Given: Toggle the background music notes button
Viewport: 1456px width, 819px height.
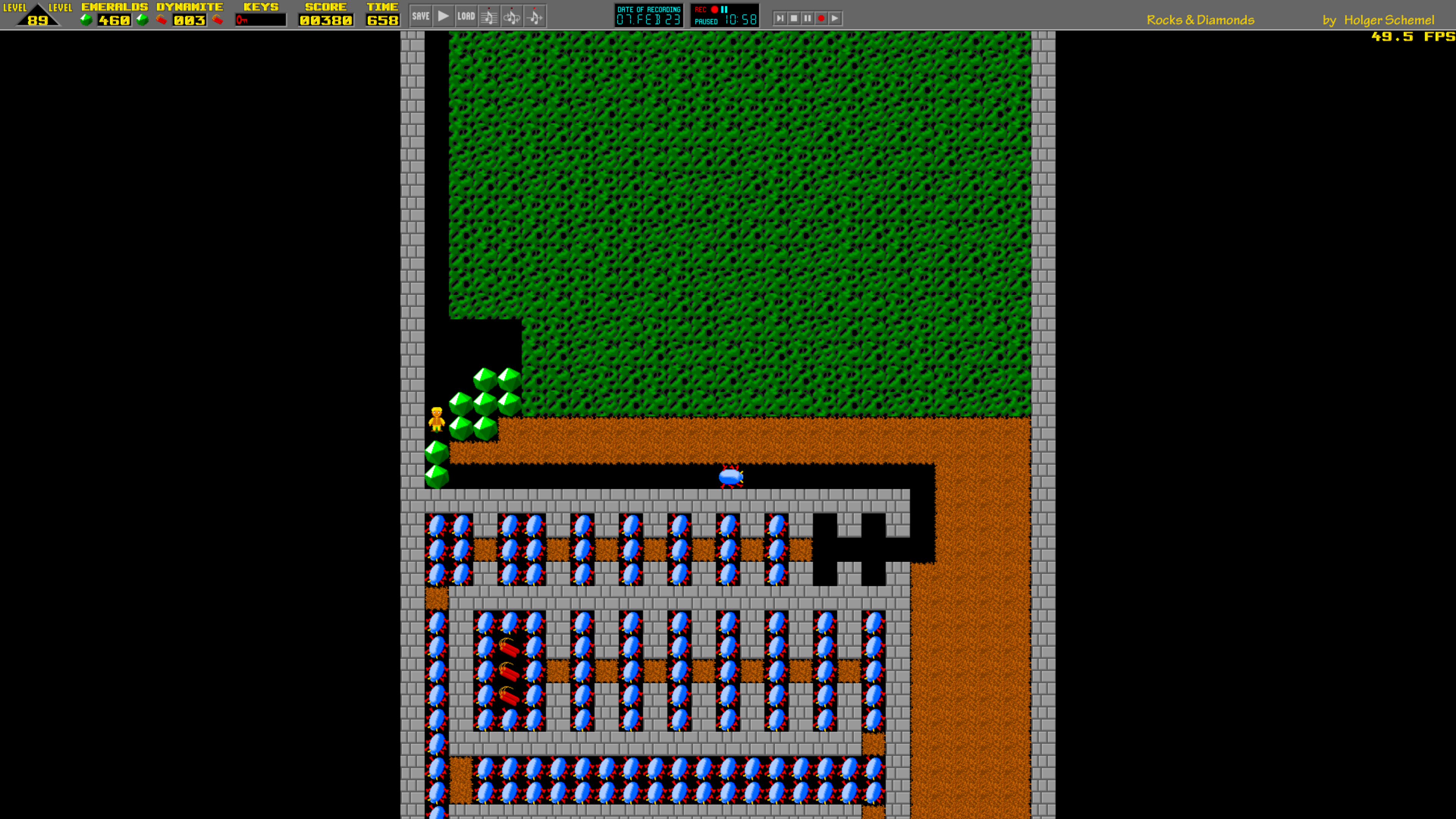Looking at the screenshot, I should [488, 17].
